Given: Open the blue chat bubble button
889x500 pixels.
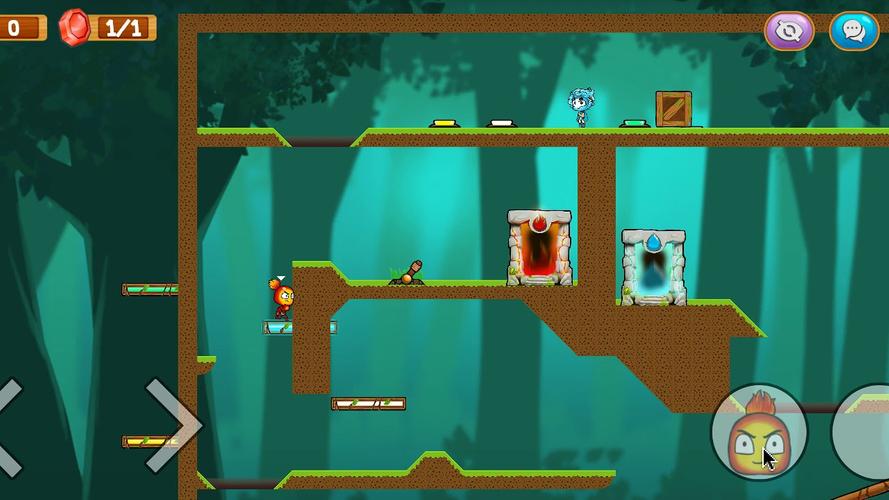Looking at the screenshot, I should click(853, 31).
